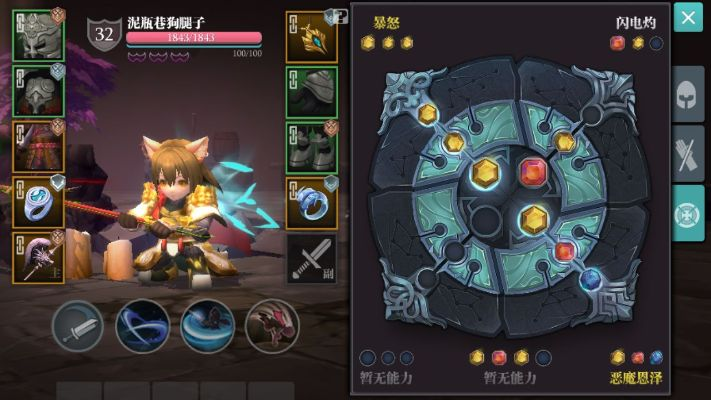Select the rune board circle tab
The height and width of the screenshot is (400, 711).
click(687, 212)
